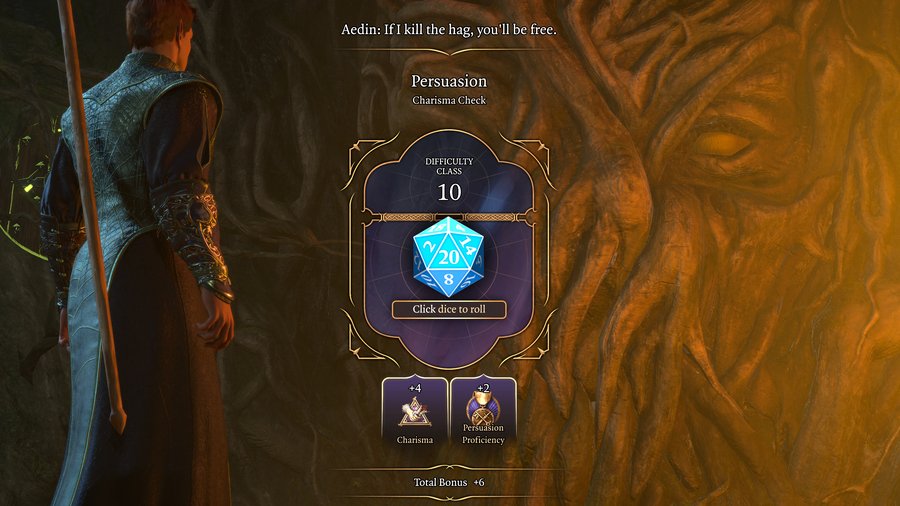Select the Persuasion Proficiency bonus card
The height and width of the screenshot is (506, 900).
(483, 411)
